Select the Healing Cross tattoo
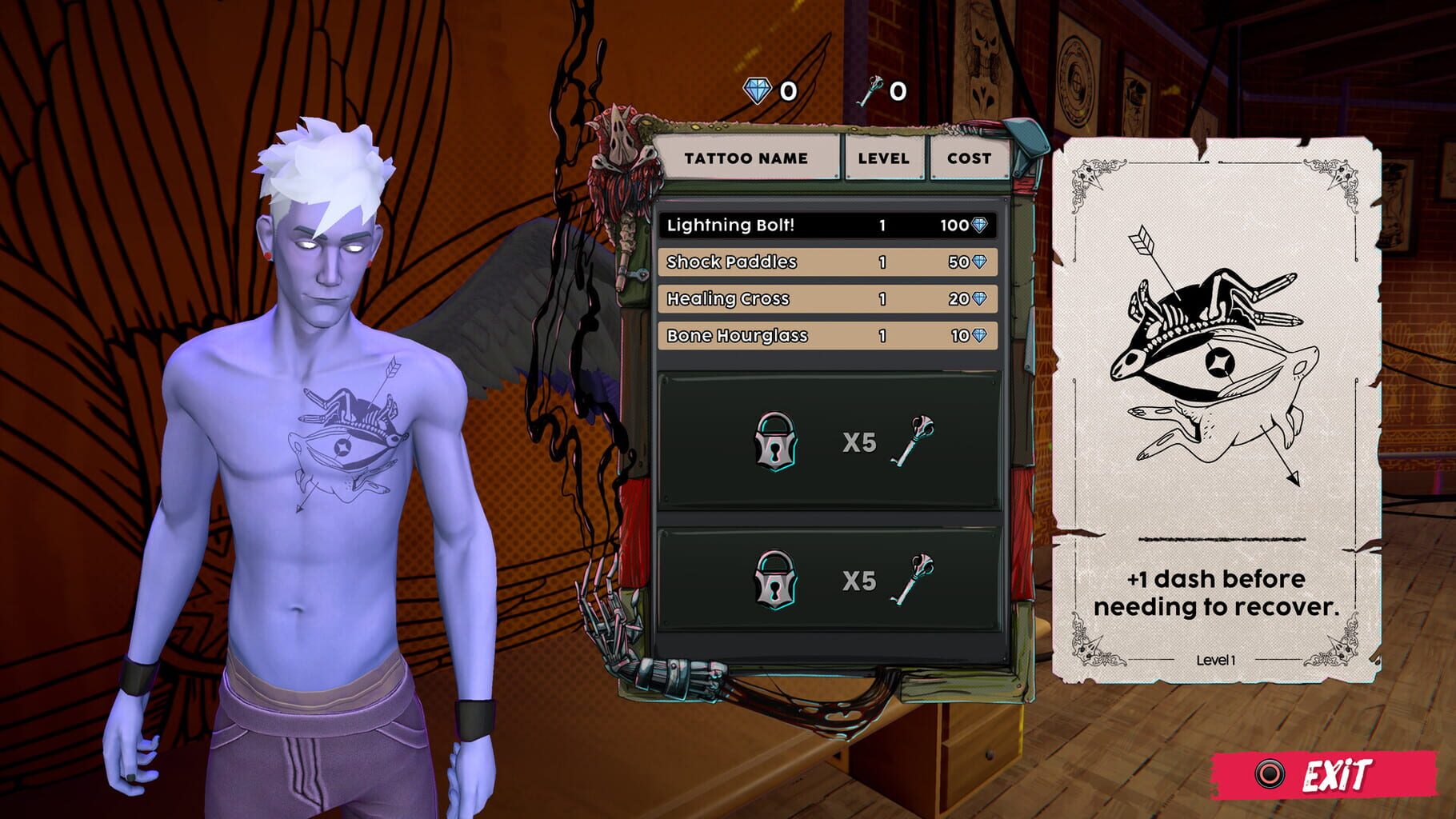1456x819 pixels. coord(828,300)
